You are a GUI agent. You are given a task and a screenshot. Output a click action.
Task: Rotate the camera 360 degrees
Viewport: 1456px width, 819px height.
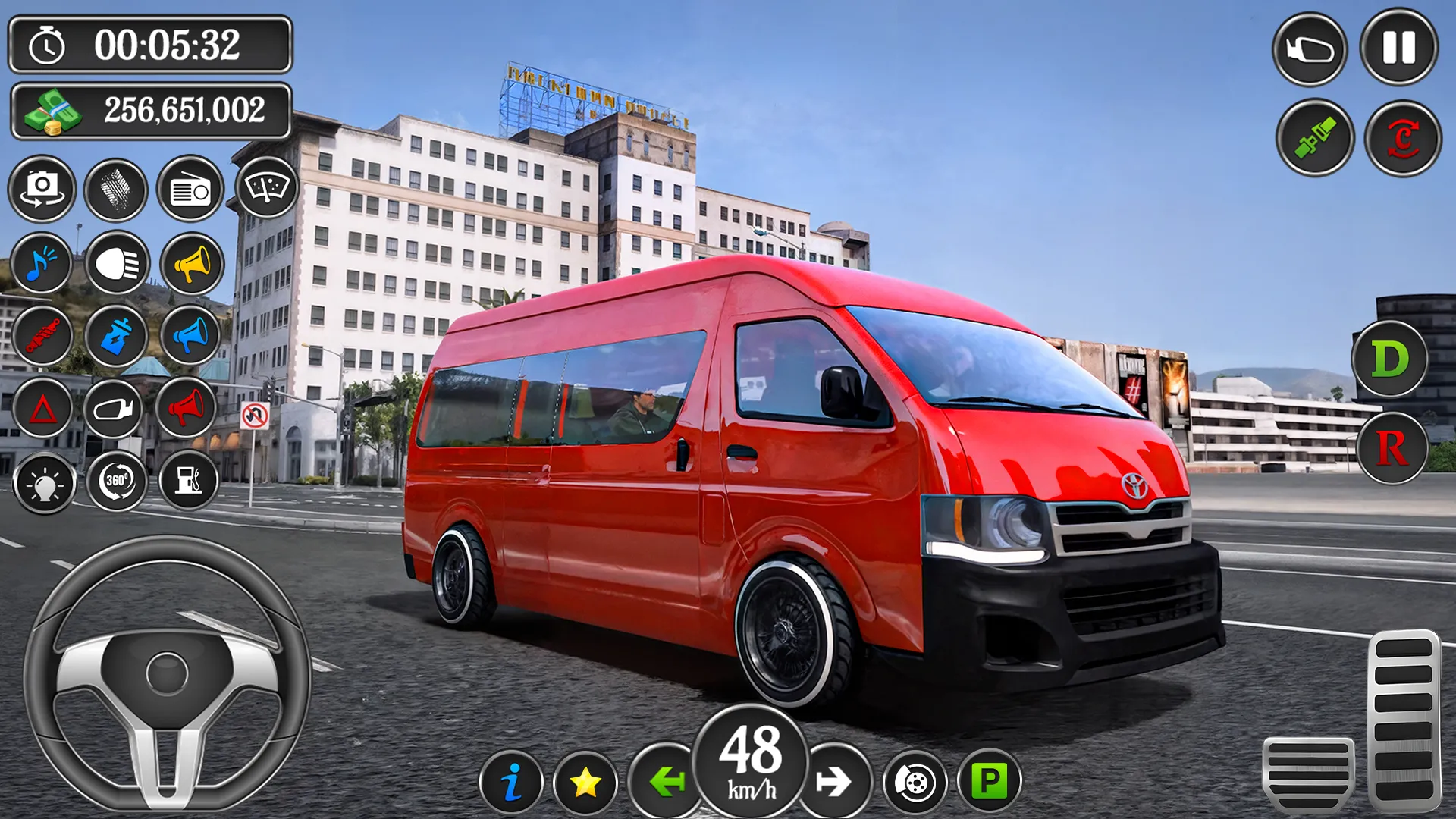[115, 482]
